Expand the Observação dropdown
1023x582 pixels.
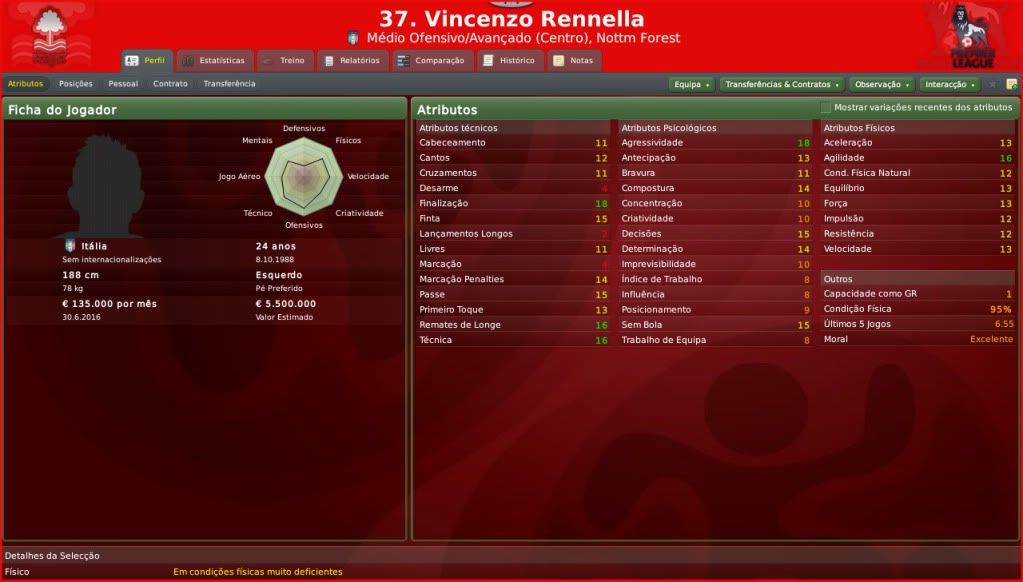pos(880,85)
